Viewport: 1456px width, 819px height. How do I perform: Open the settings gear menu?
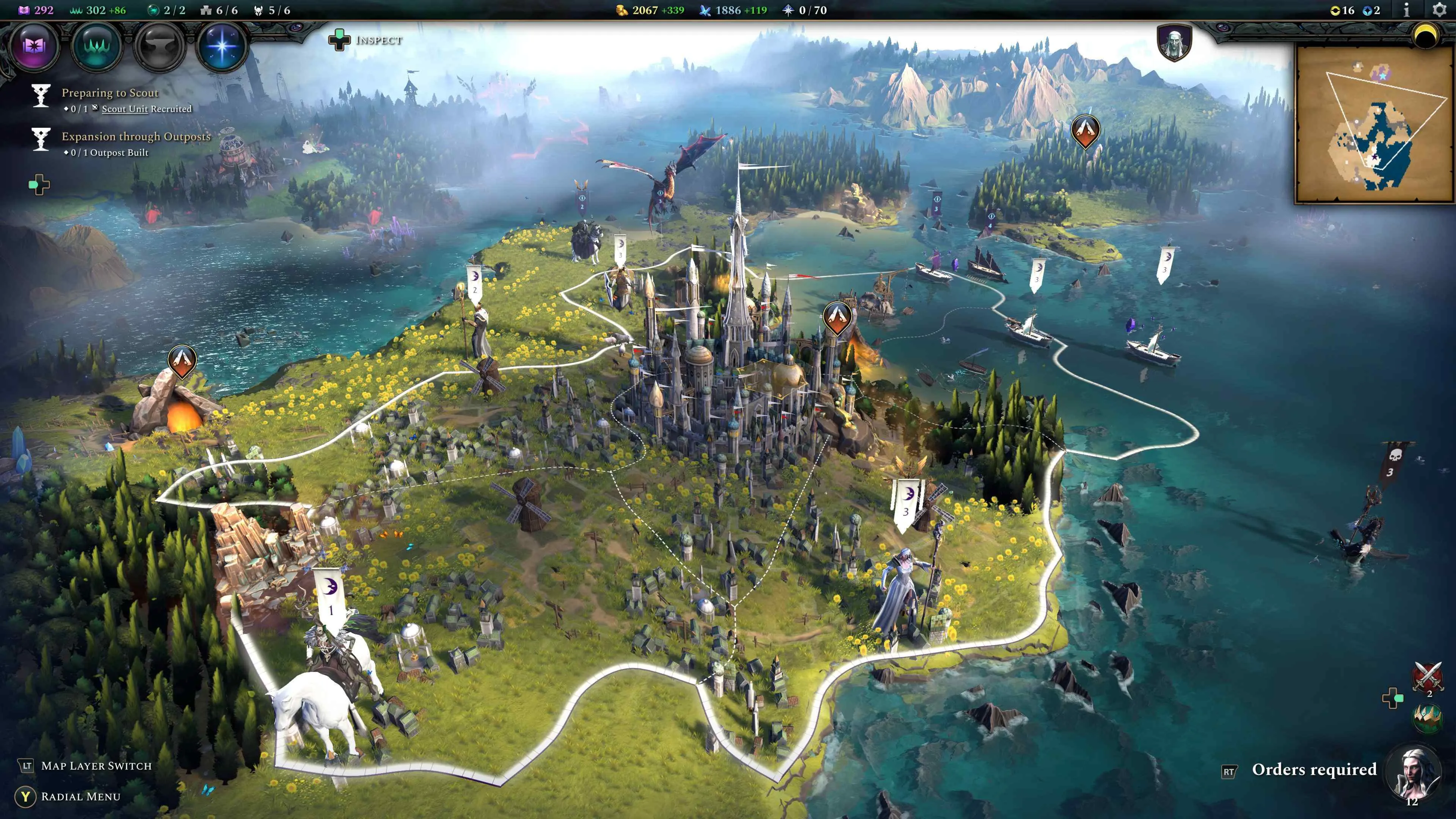pyautogui.click(x=1439, y=10)
